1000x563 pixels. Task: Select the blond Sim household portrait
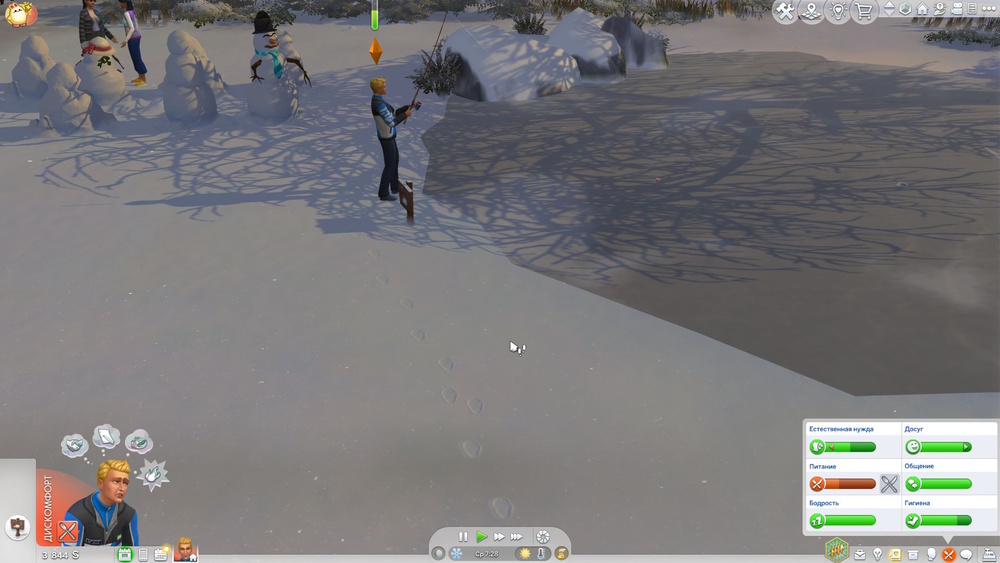pos(185,549)
